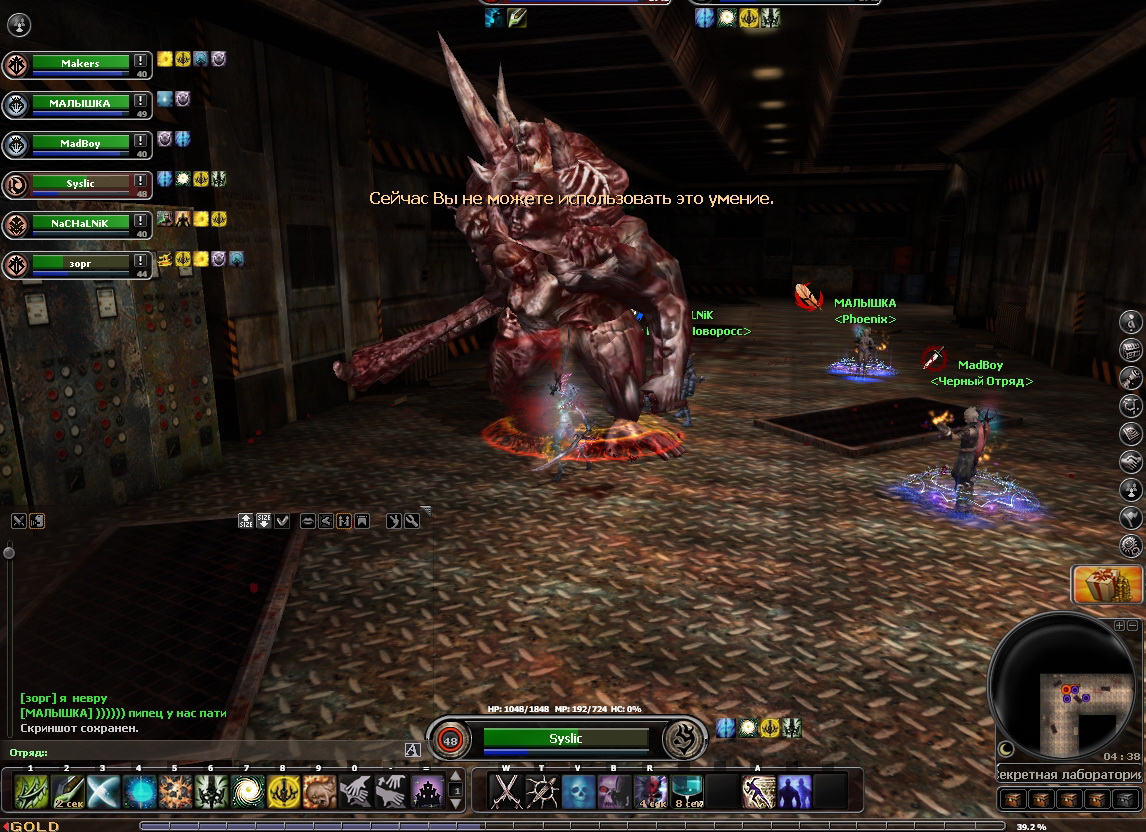Activate the crossed swords attack skill

coord(507,792)
